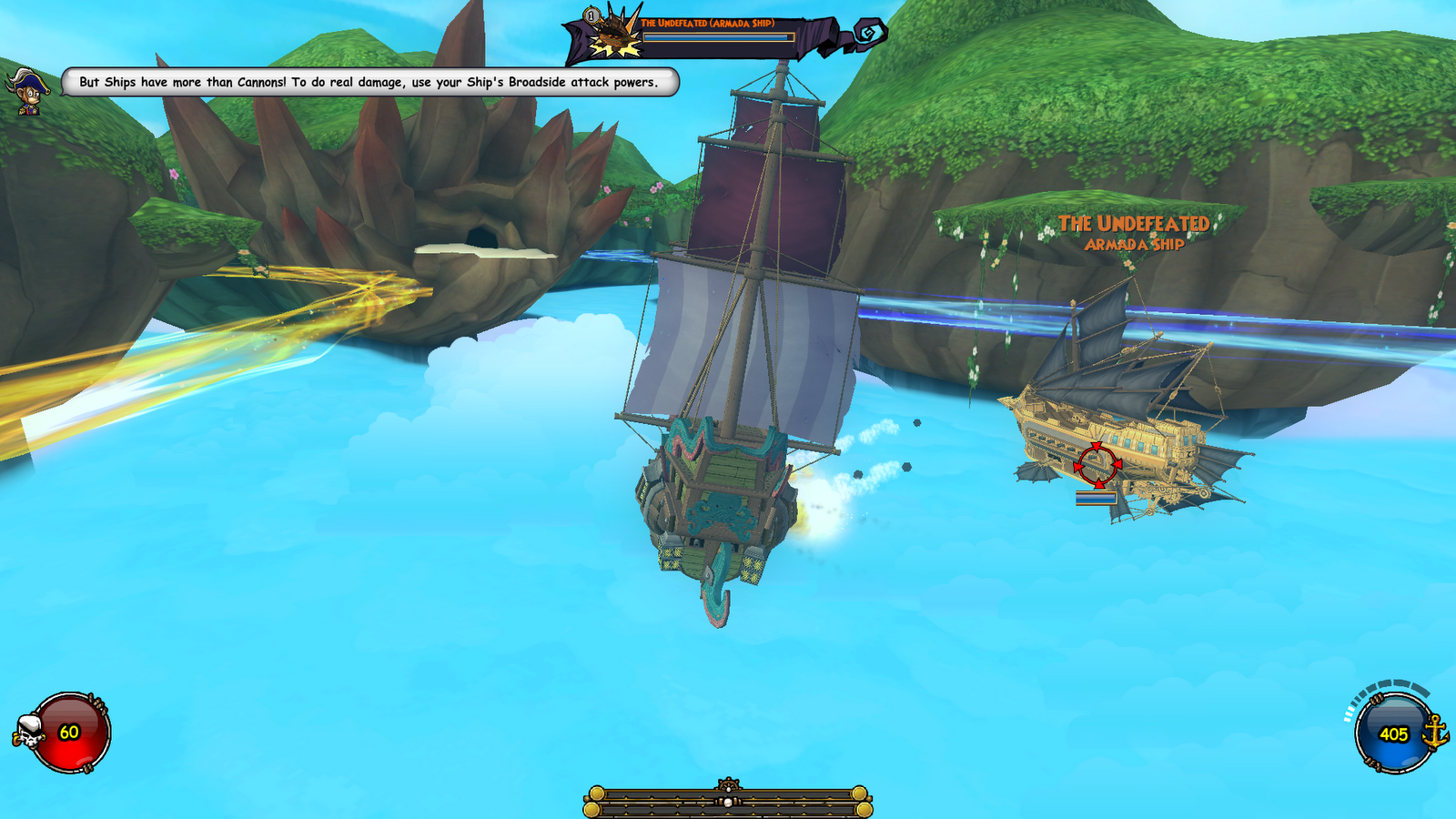Select the Armada Ship subtitle label
This screenshot has height=819, width=1456.
(1135, 244)
